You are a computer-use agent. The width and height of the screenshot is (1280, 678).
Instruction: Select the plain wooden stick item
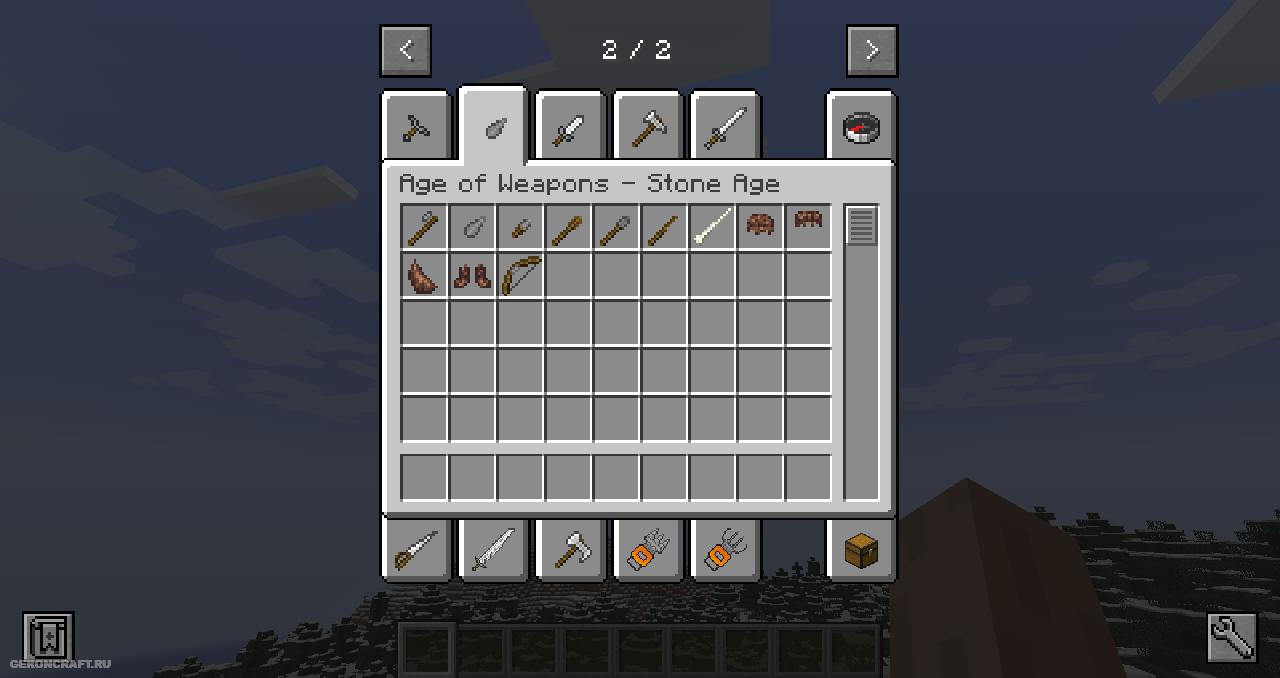point(664,228)
